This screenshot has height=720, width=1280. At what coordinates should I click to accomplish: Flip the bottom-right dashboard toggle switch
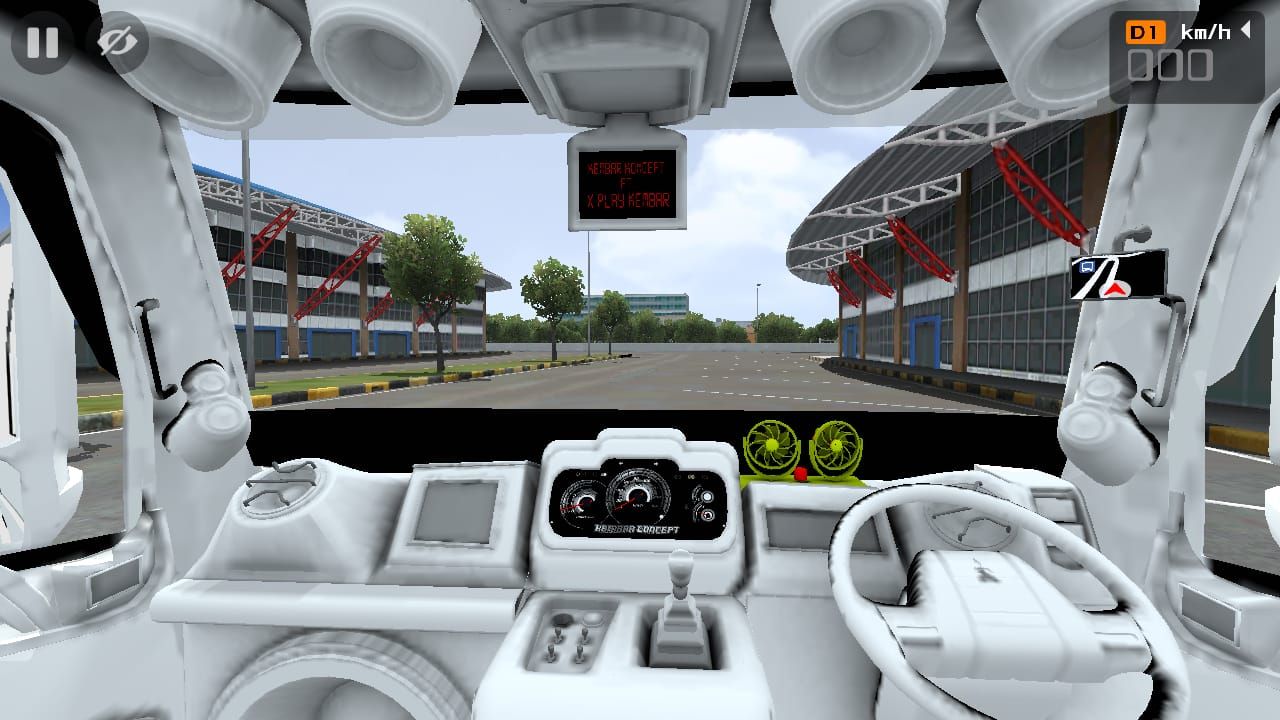coord(580,653)
